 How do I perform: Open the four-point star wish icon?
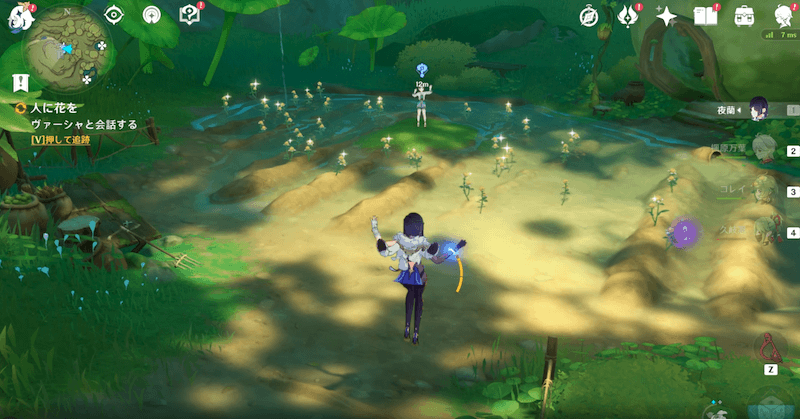click(x=666, y=15)
